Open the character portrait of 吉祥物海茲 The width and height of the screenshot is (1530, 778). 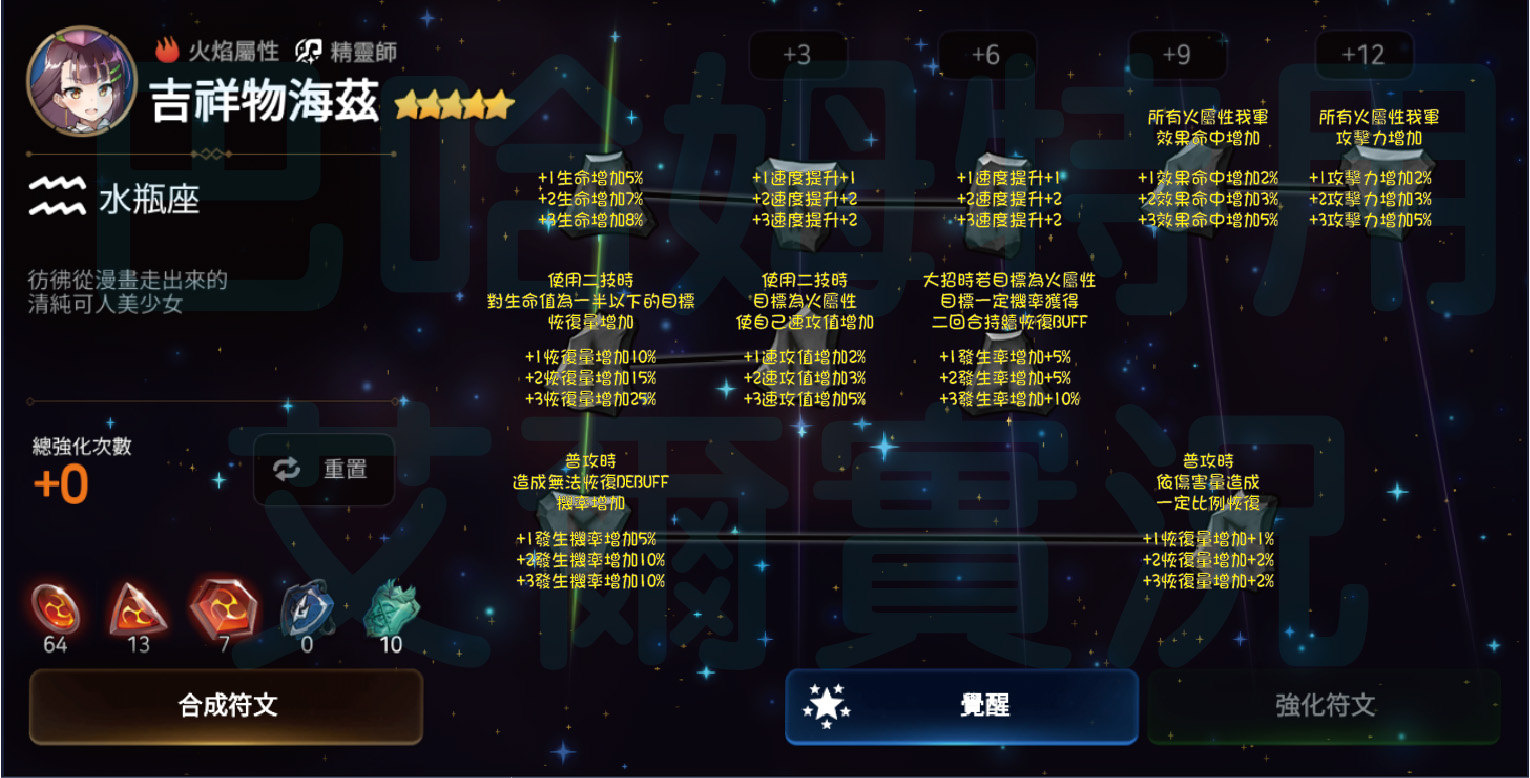click(82, 82)
